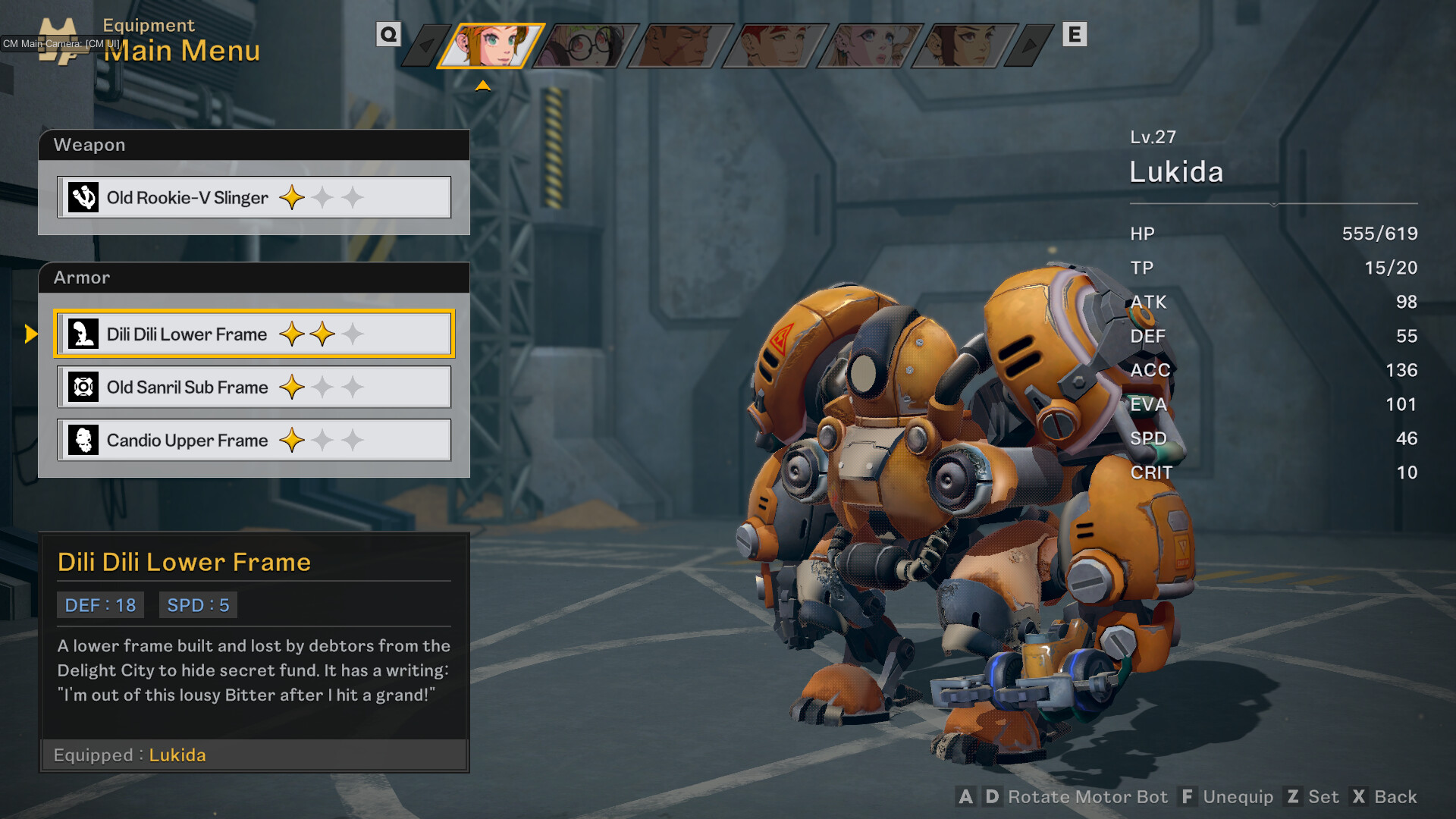1456x819 pixels.
Task: Toggle the third star on Dili Dili Lower Frame
Action: pyautogui.click(x=353, y=332)
